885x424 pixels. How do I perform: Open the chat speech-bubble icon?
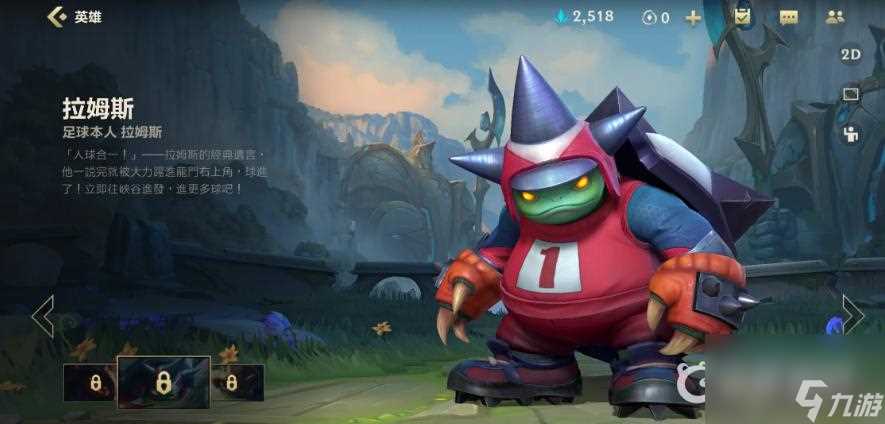pyautogui.click(x=788, y=17)
